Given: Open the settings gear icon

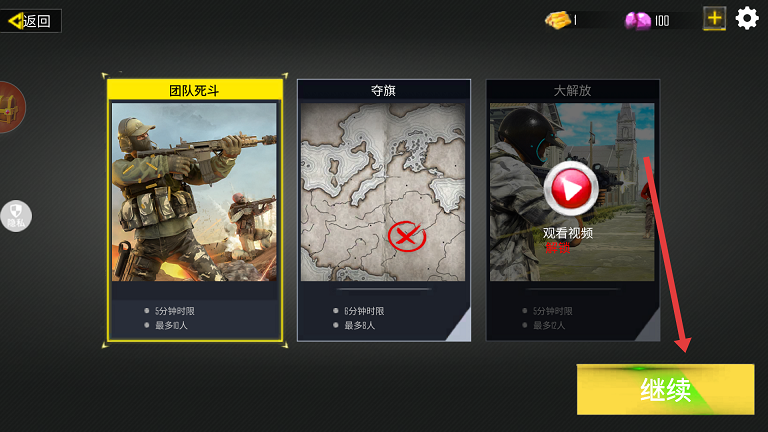Looking at the screenshot, I should point(747,18).
